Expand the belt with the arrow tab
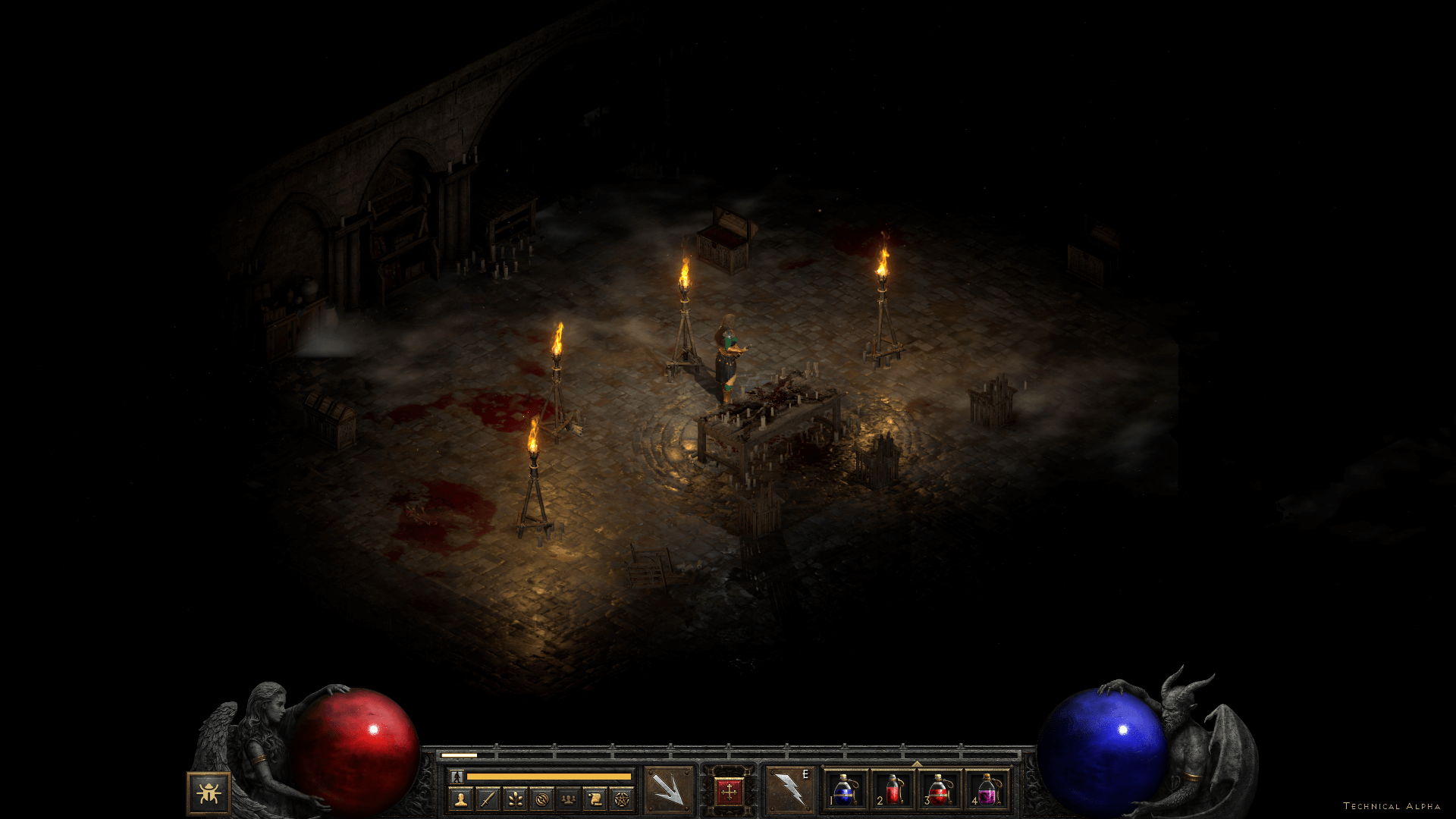 [x=917, y=764]
